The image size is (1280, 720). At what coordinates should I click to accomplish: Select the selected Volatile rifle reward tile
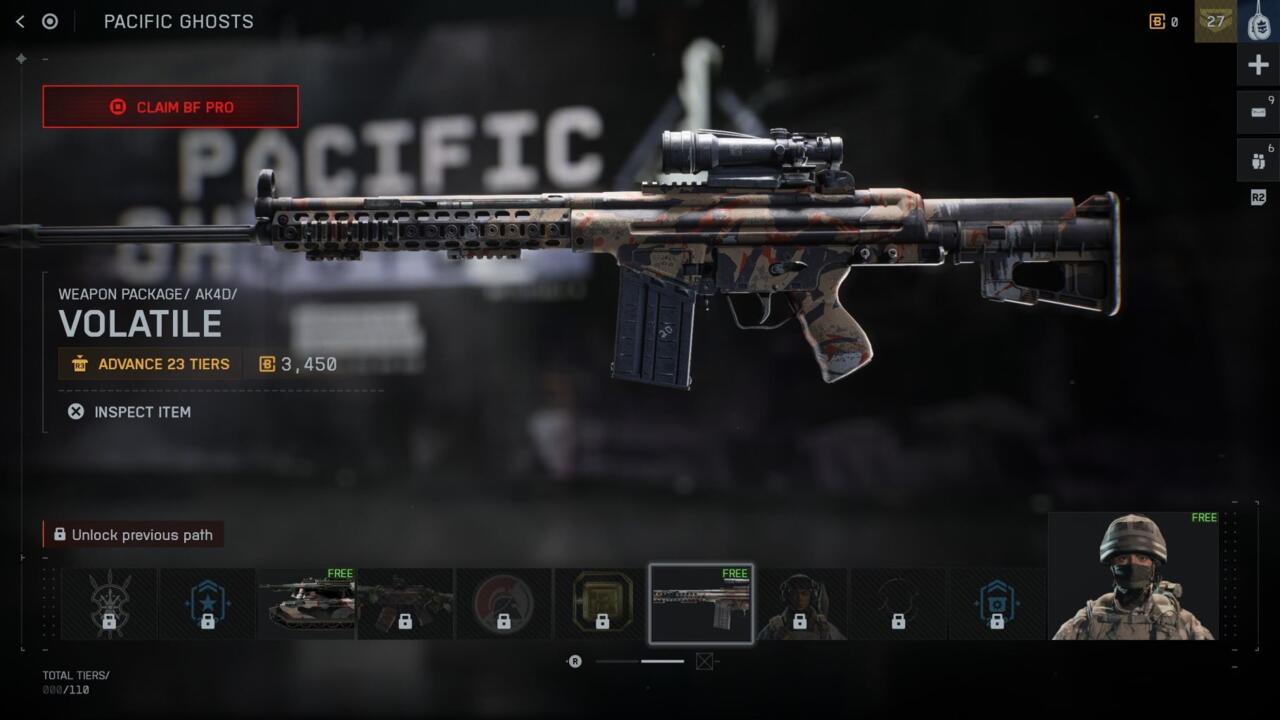(700, 604)
